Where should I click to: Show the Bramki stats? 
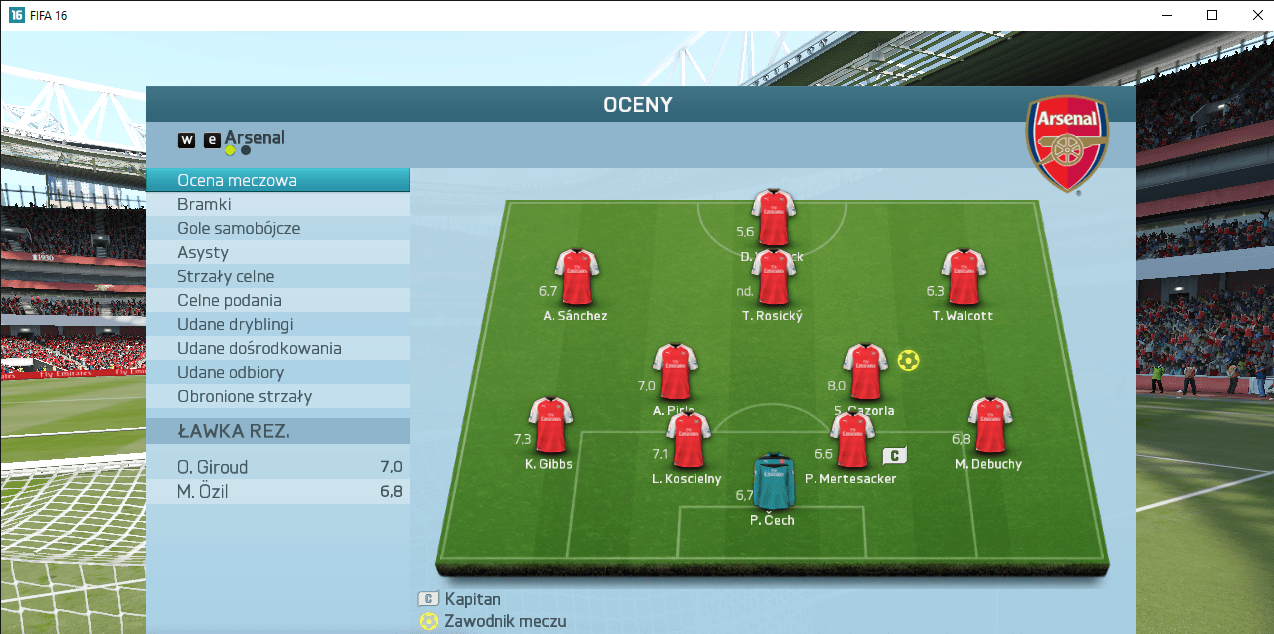(277, 204)
